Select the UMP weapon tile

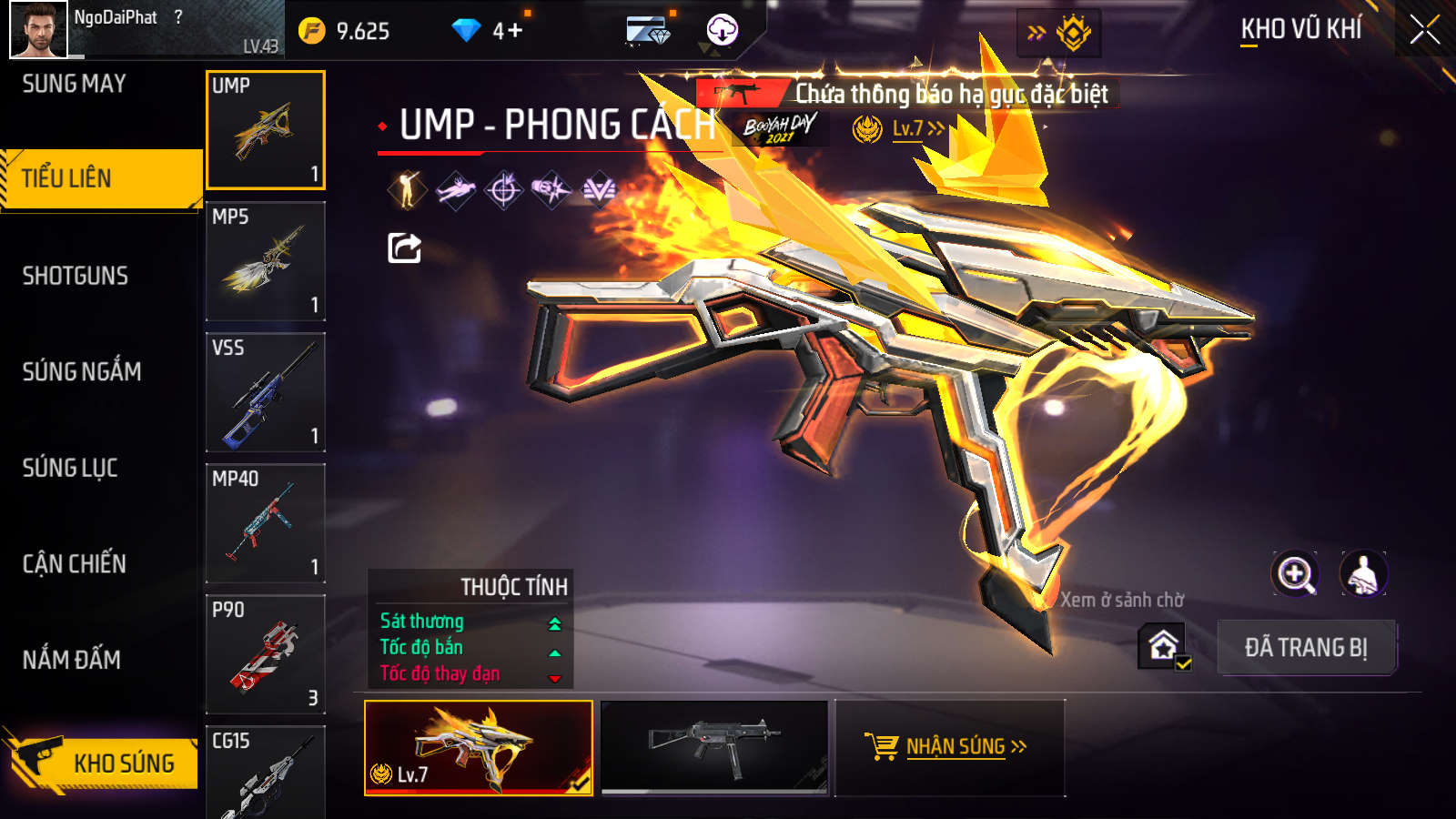[266, 130]
